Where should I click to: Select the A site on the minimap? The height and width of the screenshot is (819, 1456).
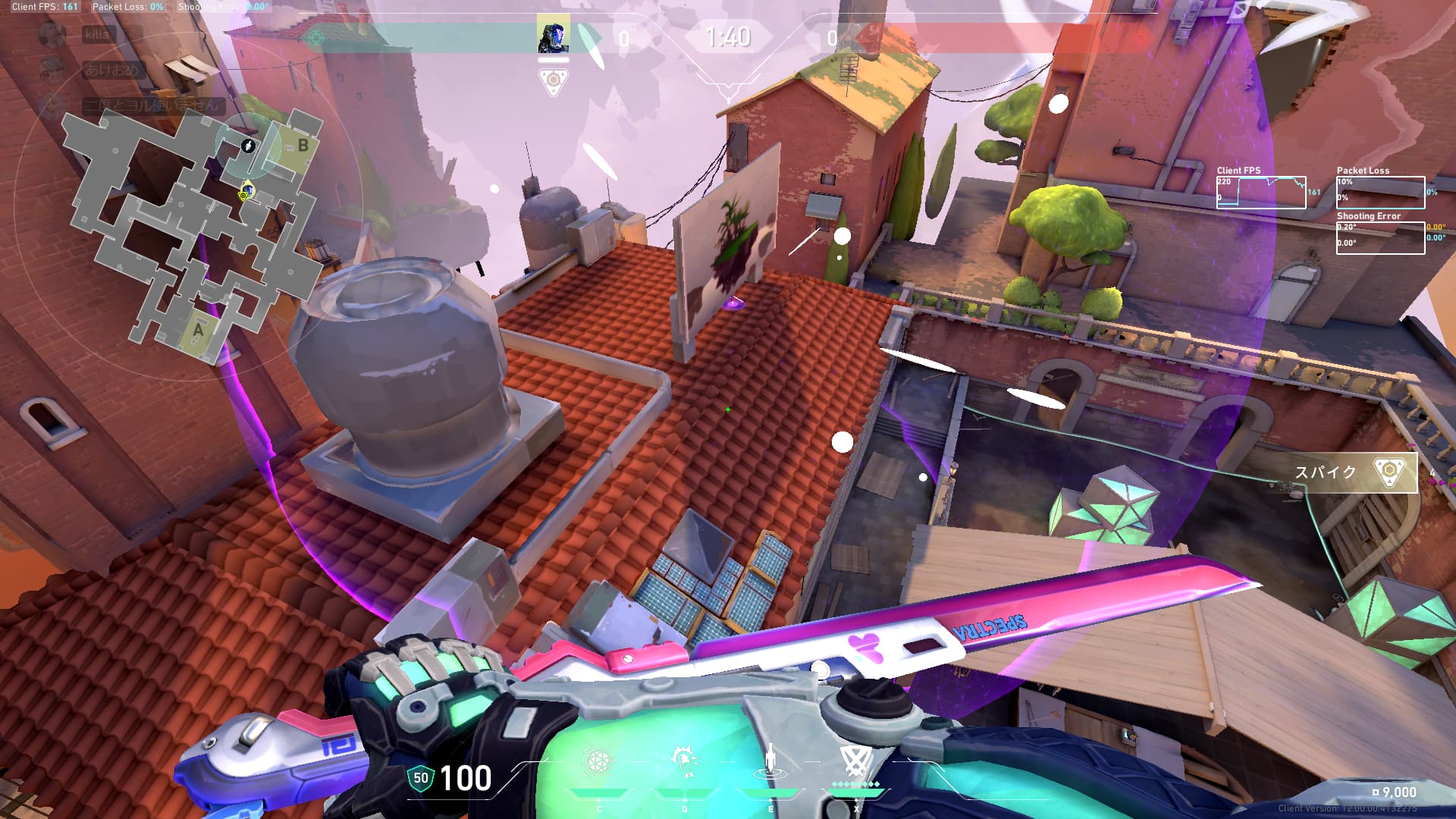199,330
